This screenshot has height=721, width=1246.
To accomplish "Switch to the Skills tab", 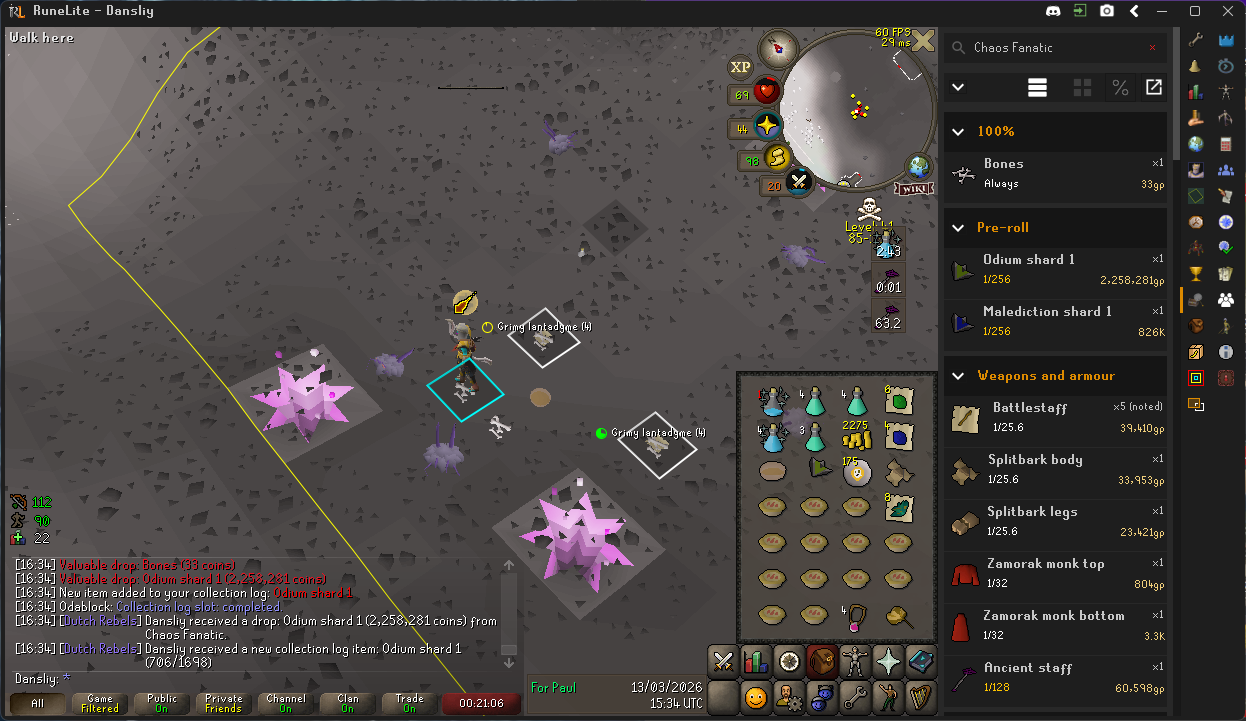I will tap(756, 662).
